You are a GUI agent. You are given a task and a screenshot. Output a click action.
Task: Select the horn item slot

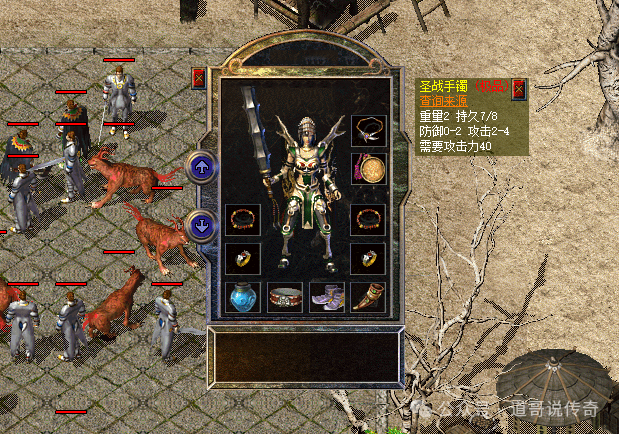368,297
